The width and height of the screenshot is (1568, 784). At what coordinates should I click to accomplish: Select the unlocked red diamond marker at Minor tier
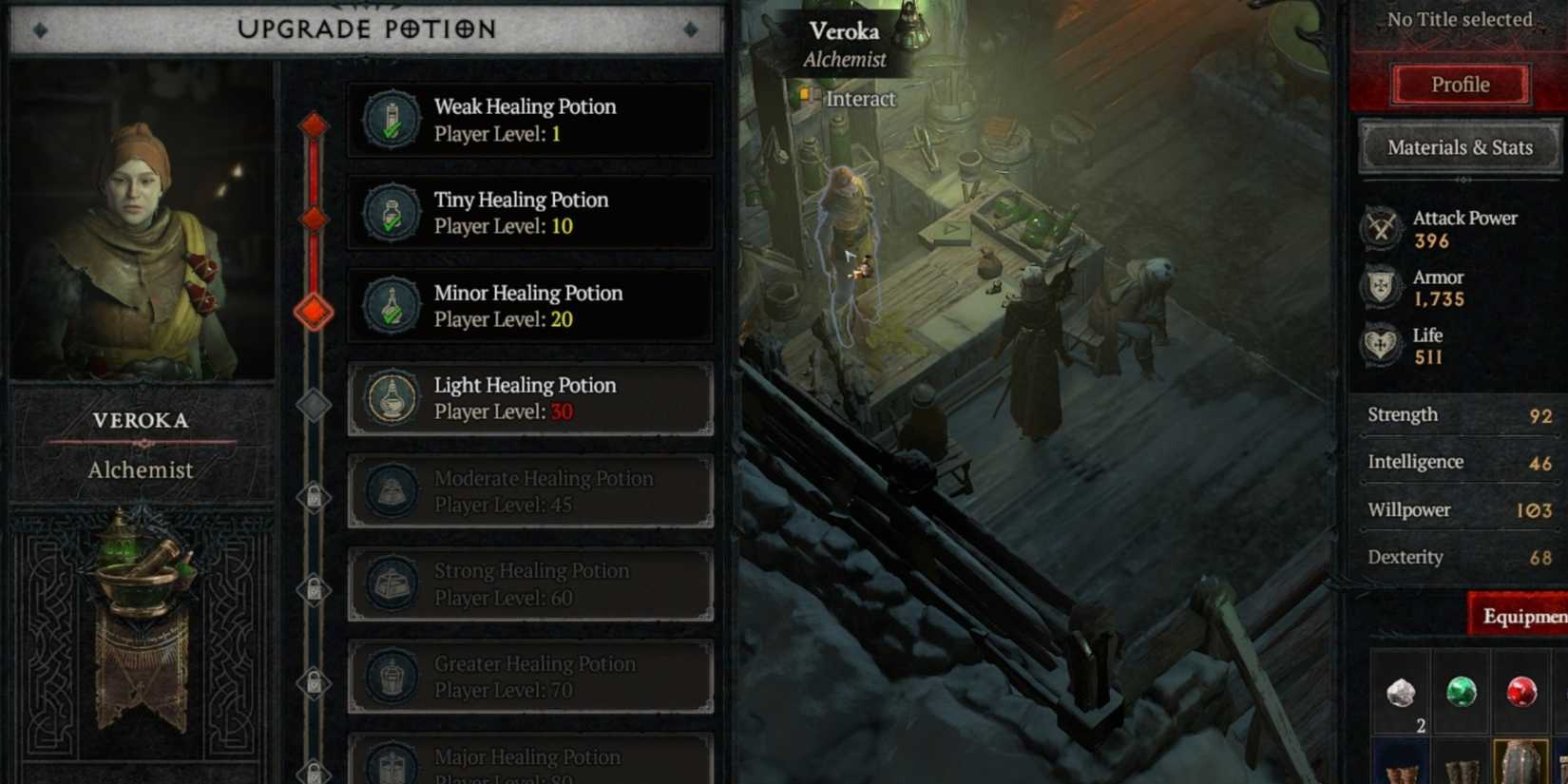coord(312,307)
